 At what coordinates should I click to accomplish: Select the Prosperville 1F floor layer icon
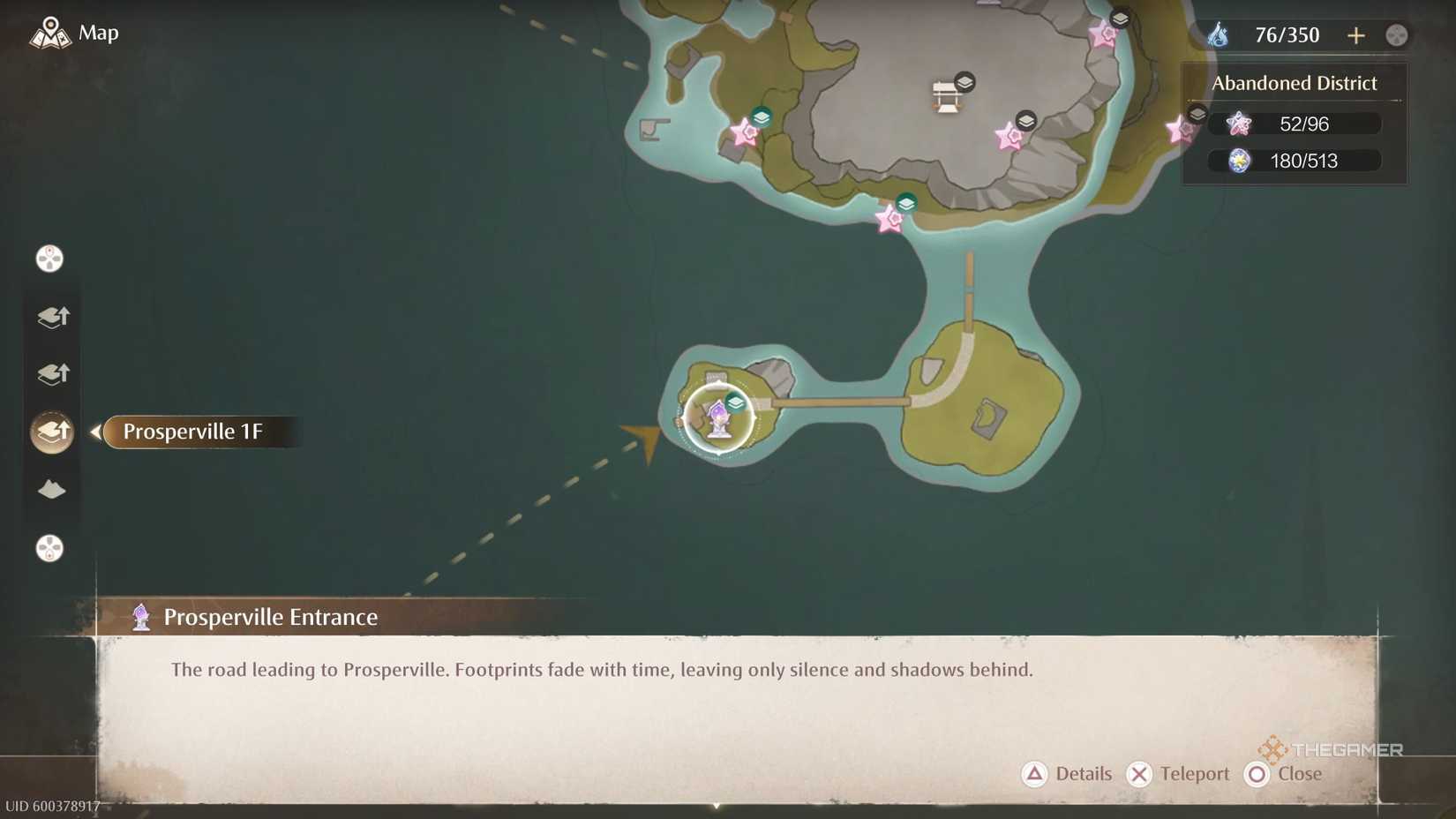point(52,432)
